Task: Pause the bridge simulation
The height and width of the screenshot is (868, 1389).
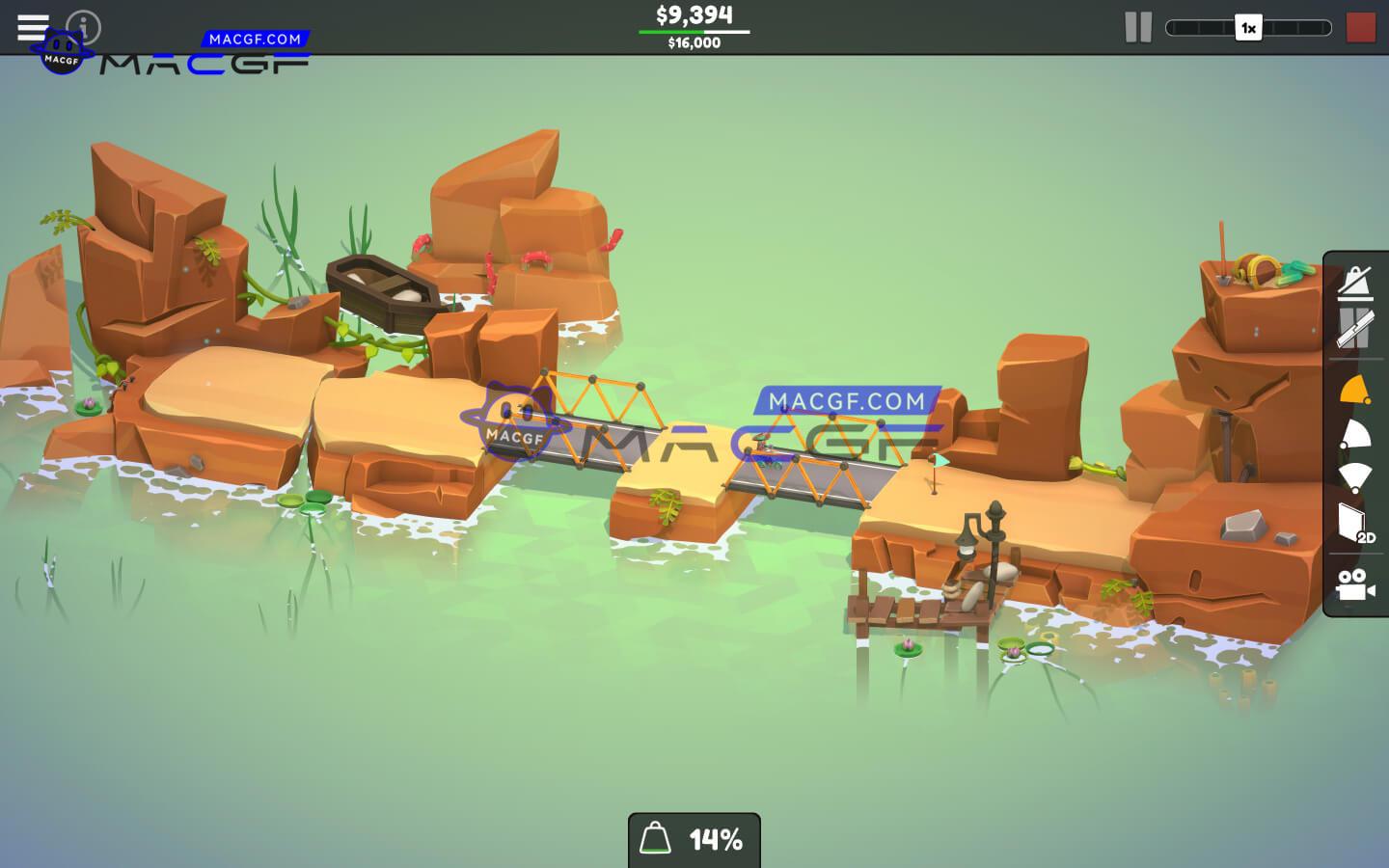Action: (1138, 27)
